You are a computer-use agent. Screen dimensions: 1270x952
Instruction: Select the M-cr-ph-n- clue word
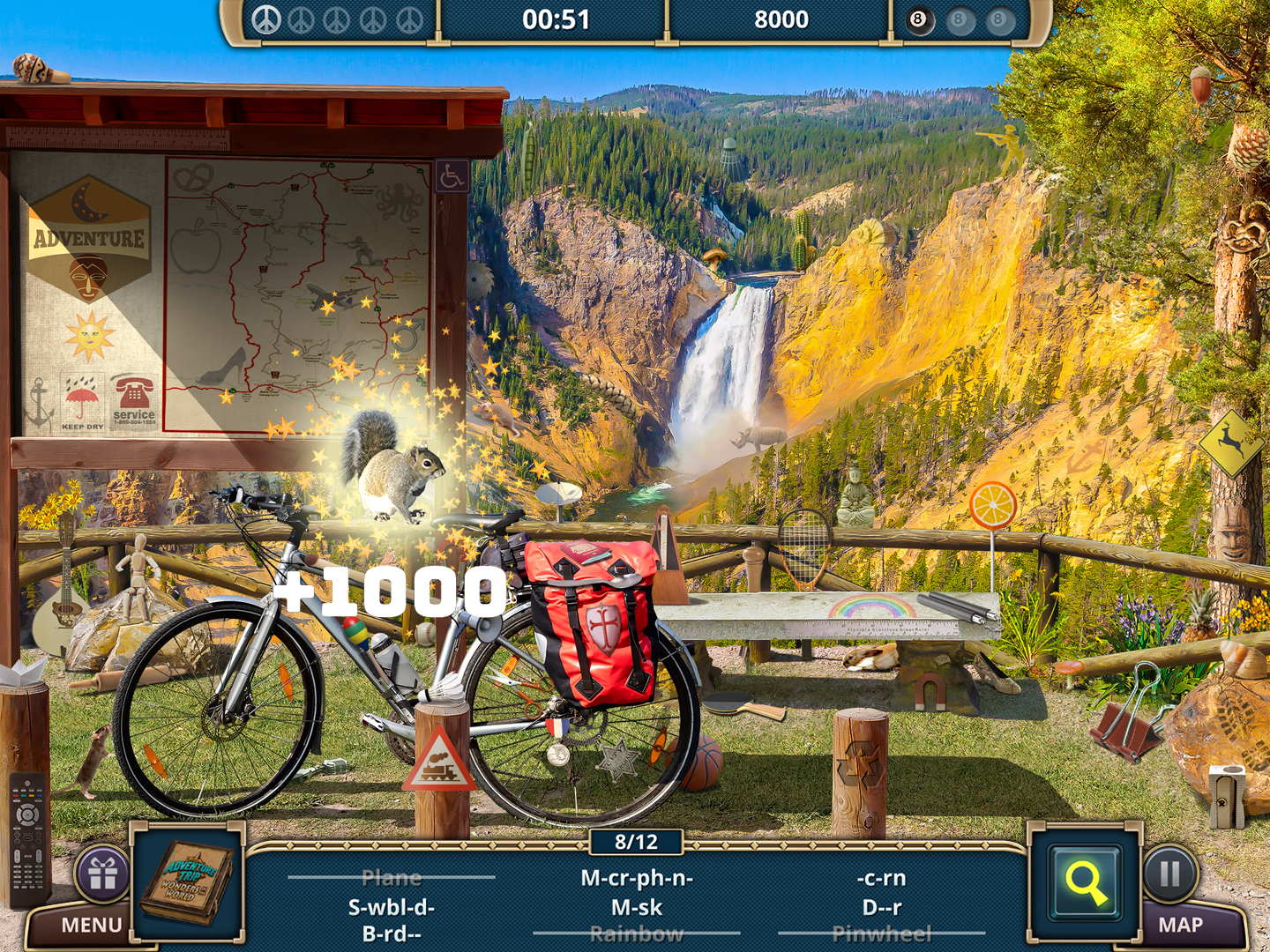pyautogui.click(x=637, y=878)
